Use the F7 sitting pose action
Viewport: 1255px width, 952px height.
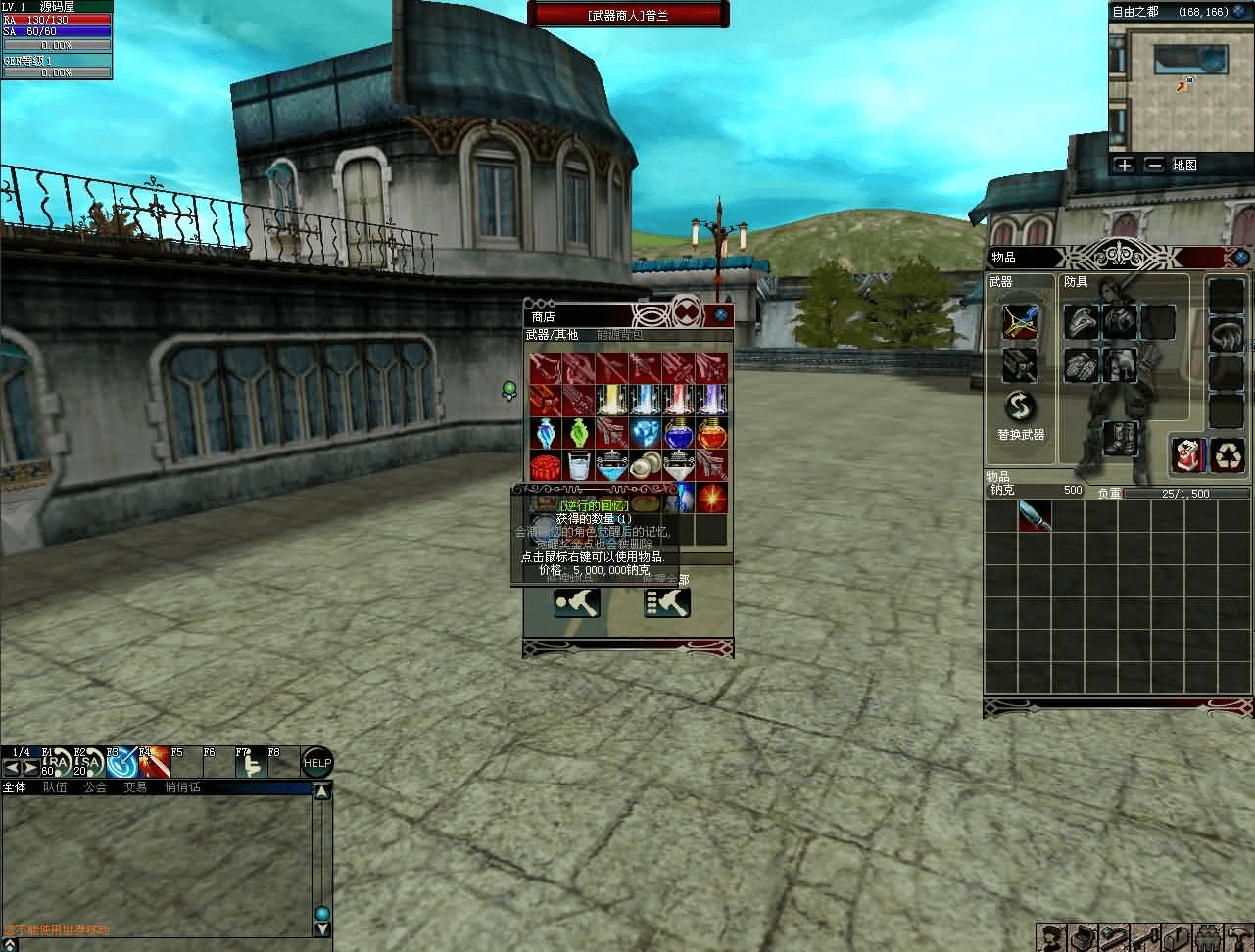249,763
